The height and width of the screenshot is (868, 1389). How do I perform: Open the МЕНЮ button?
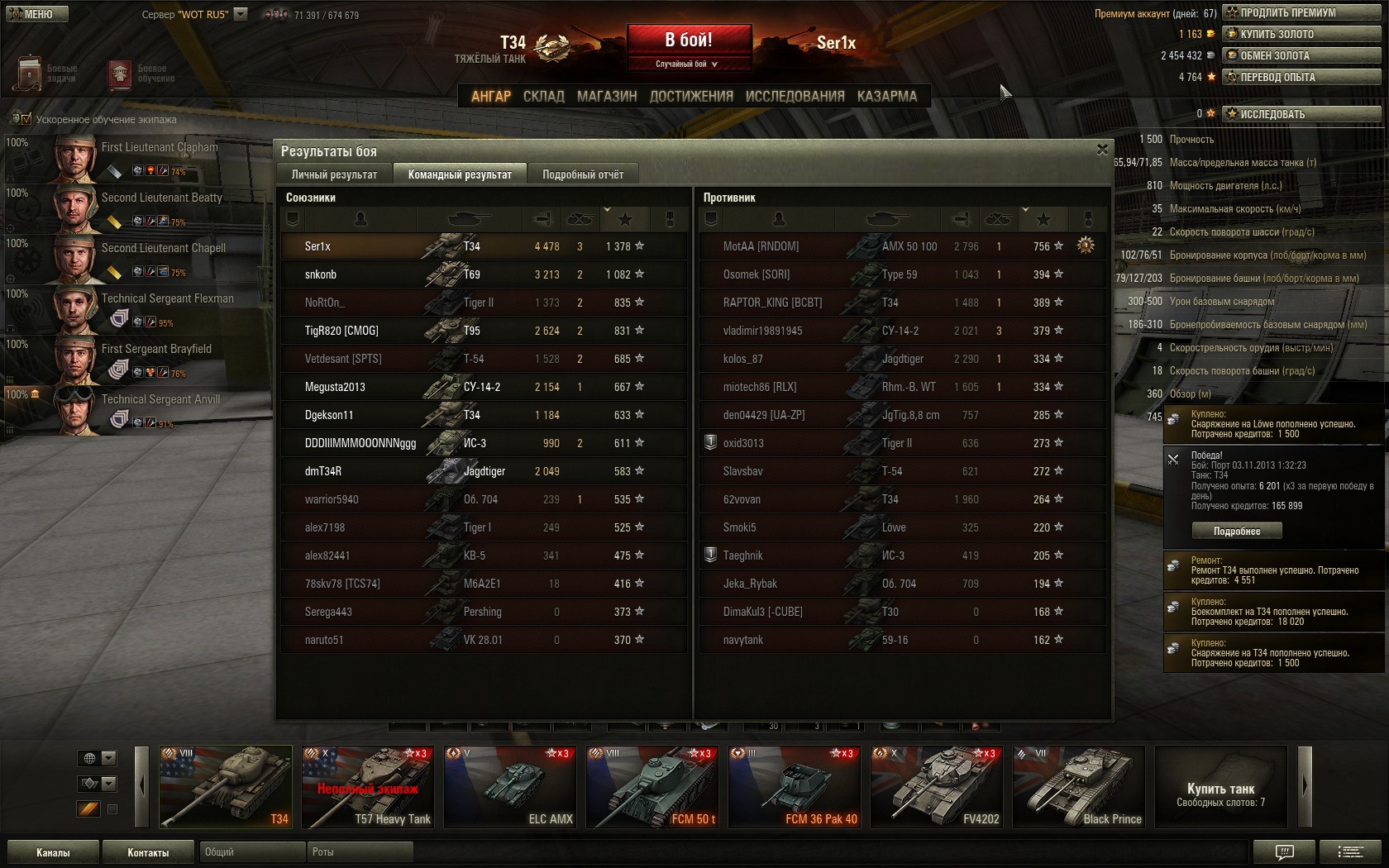[x=37, y=14]
